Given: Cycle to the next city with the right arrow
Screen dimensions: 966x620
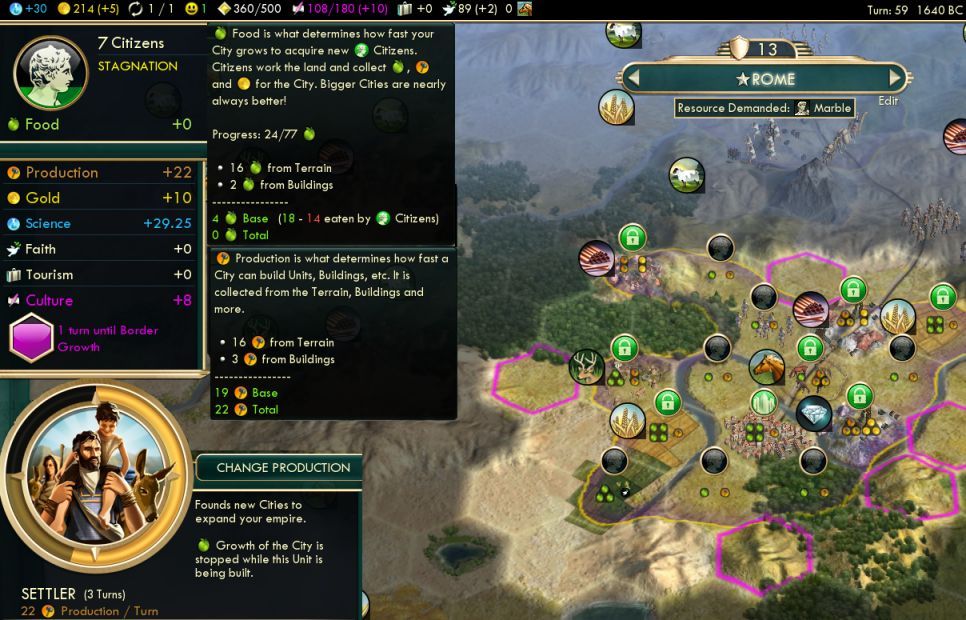Looking at the screenshot, I should [897, 77].
